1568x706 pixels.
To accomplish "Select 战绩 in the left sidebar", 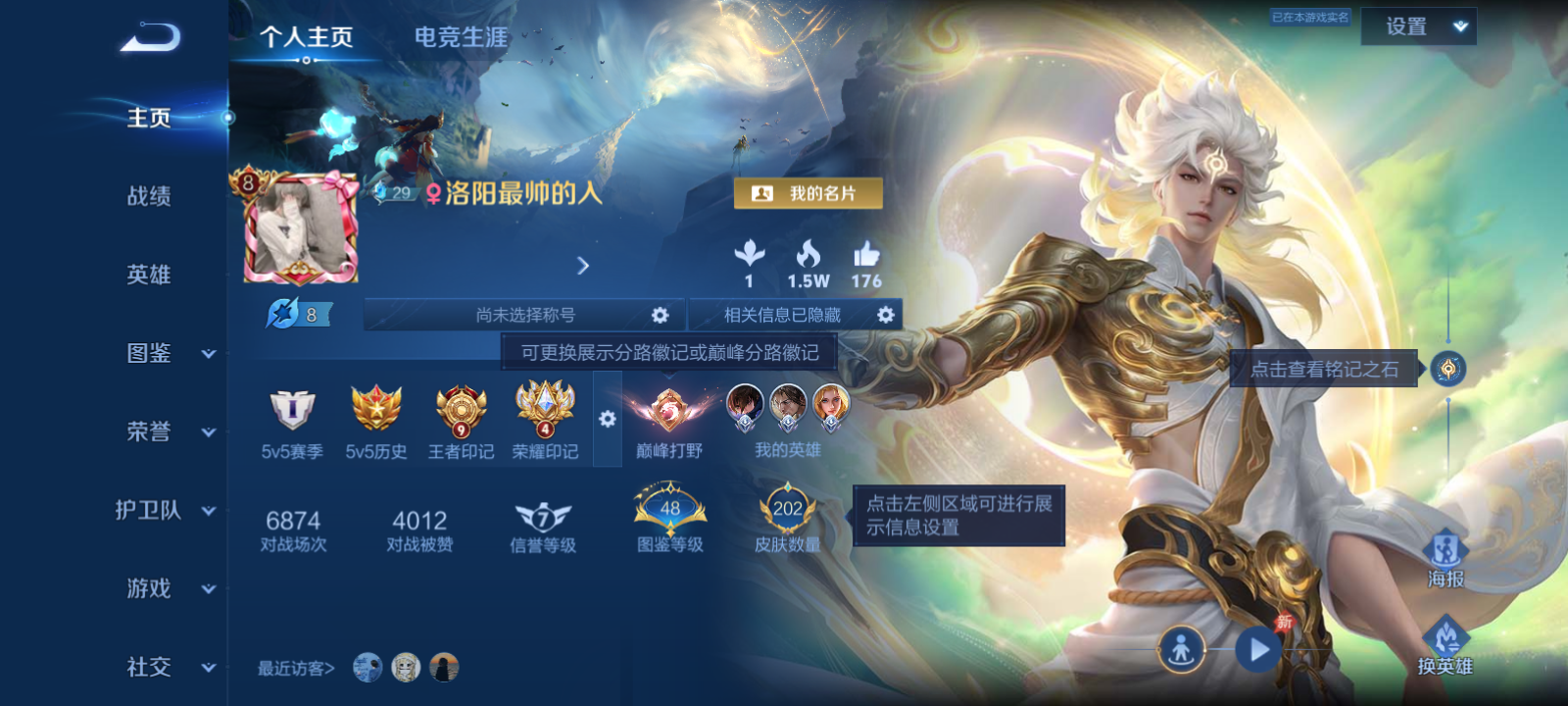I will tap(147, 197).
